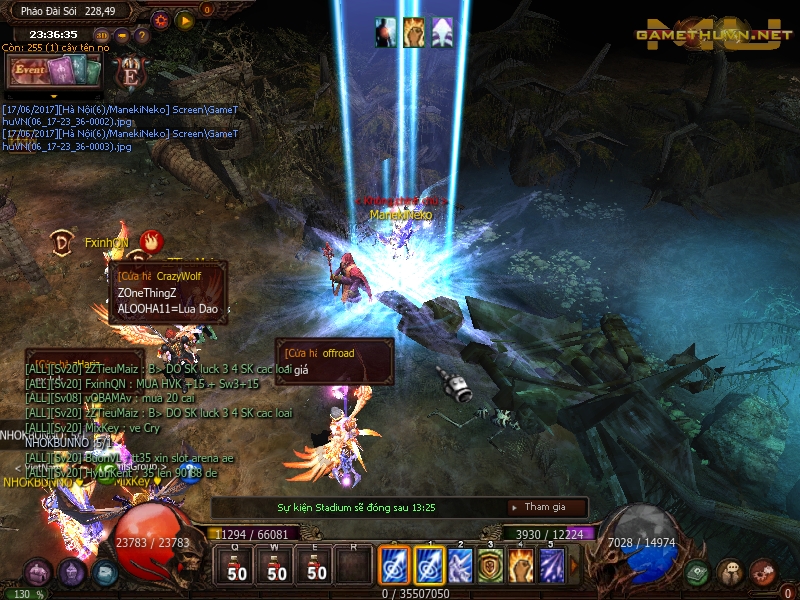The height and width of the screenshot is (600, 800).
Task: Open the orange gear settings button
Action: tap(161, 19)
